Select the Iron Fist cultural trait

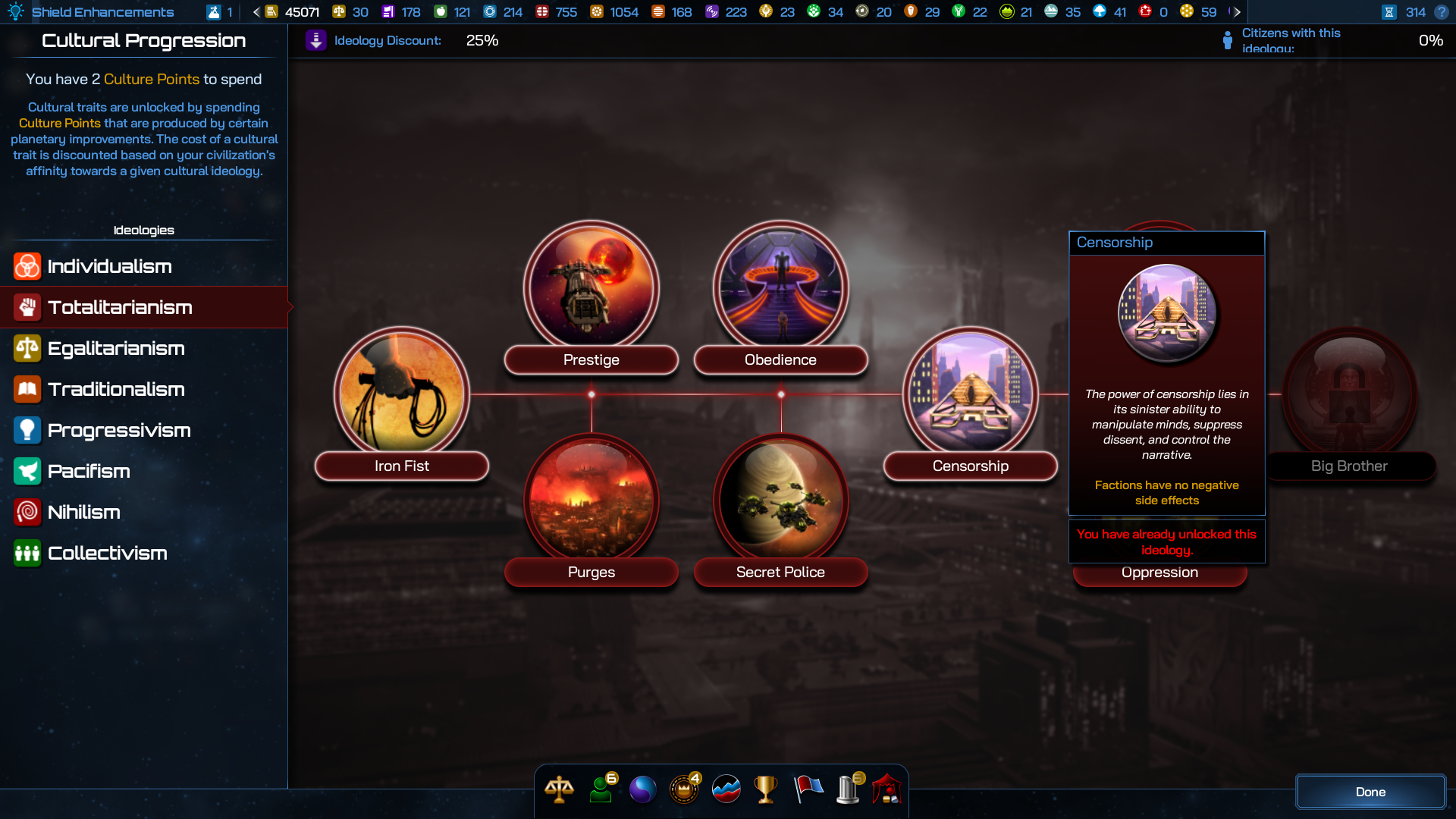(x=402, y=394)
